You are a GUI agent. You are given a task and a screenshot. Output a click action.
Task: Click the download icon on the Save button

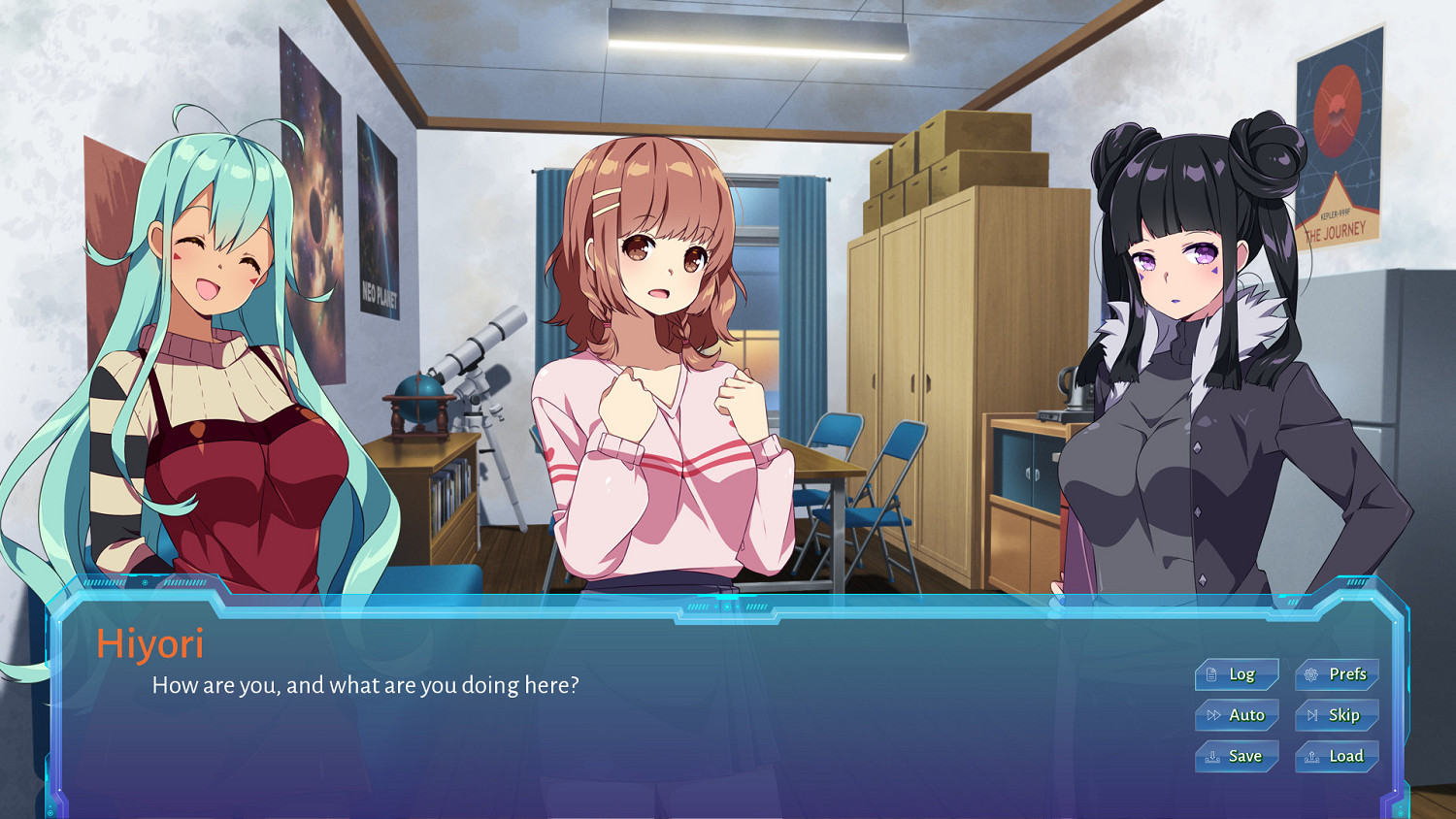(x=1213, y=756)
